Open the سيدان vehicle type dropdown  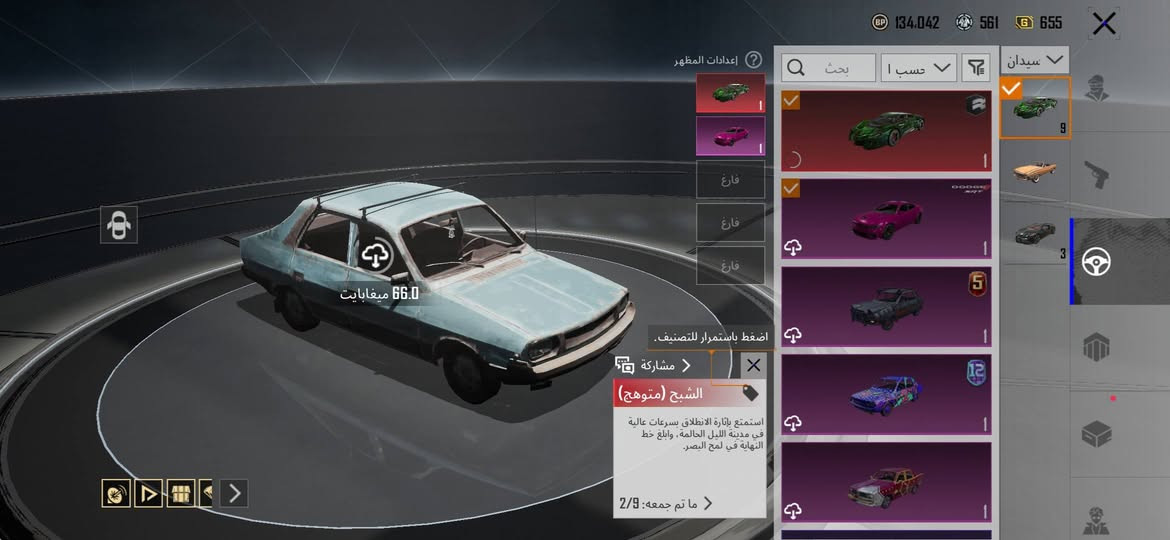(x=1035, y=61)
